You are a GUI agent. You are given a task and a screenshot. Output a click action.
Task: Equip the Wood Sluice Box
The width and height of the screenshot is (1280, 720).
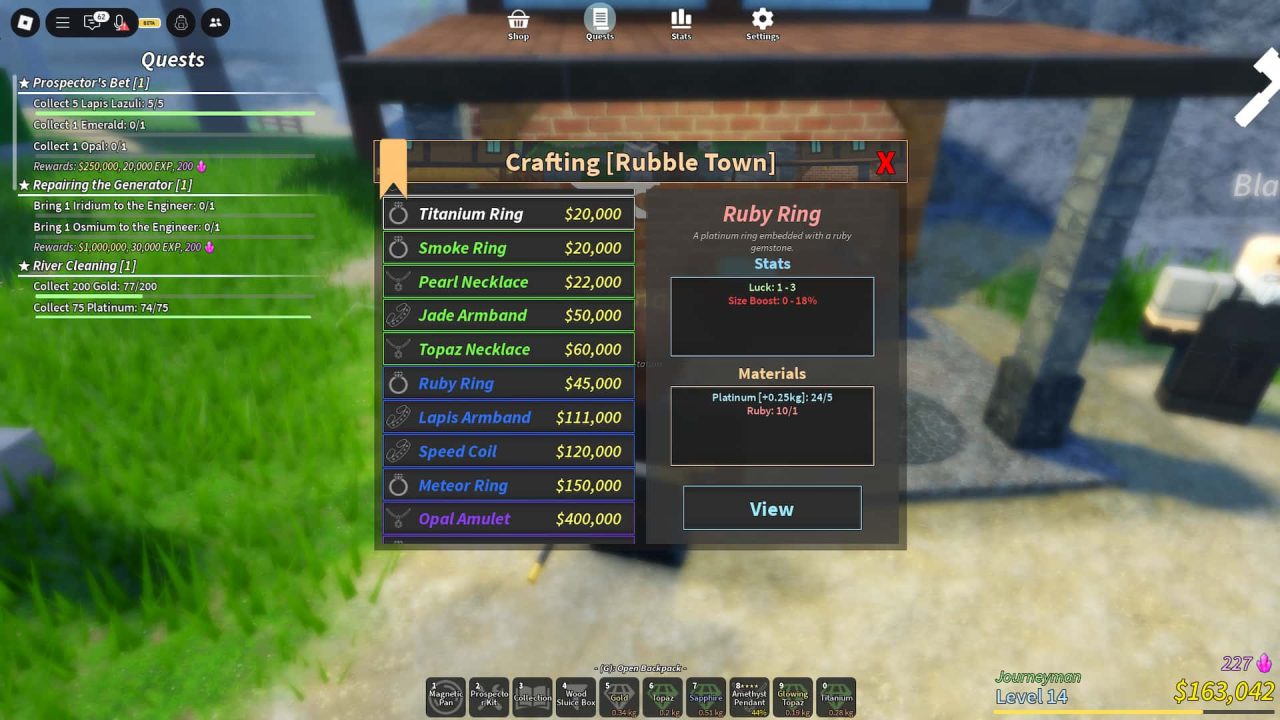tap(576, 696)
